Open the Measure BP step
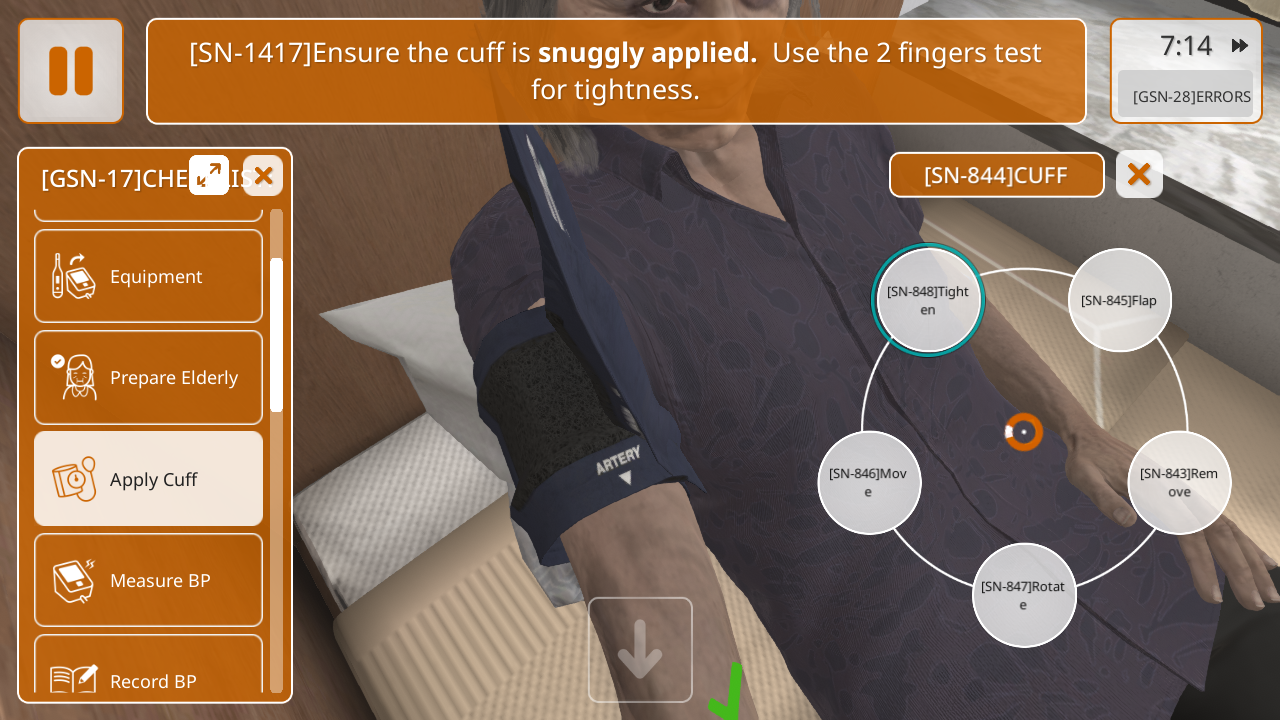The height and width of the screenshot is (720, 1280). tap(149, 580)
